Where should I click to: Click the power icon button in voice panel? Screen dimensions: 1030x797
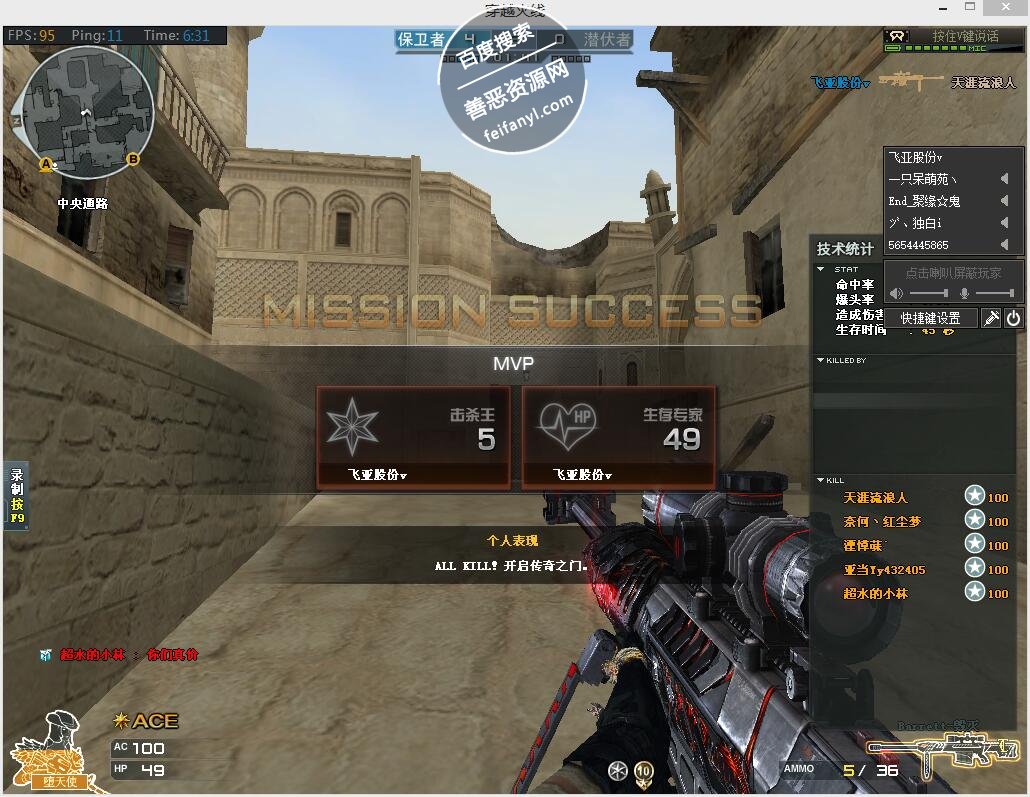[x=1013, y=318]
